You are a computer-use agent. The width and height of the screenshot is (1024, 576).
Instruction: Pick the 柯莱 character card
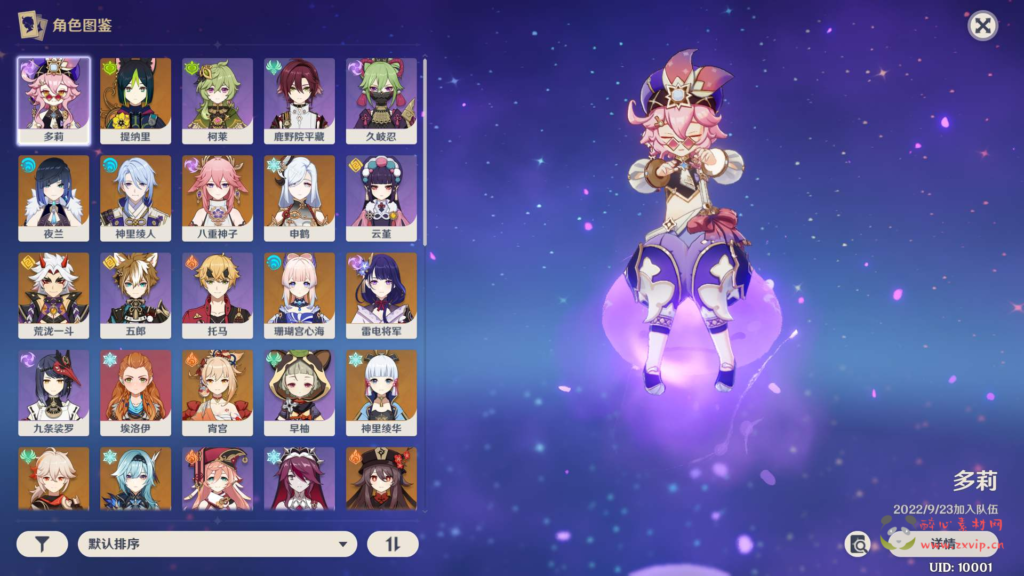pyautogui.click(x=218, y=100)
